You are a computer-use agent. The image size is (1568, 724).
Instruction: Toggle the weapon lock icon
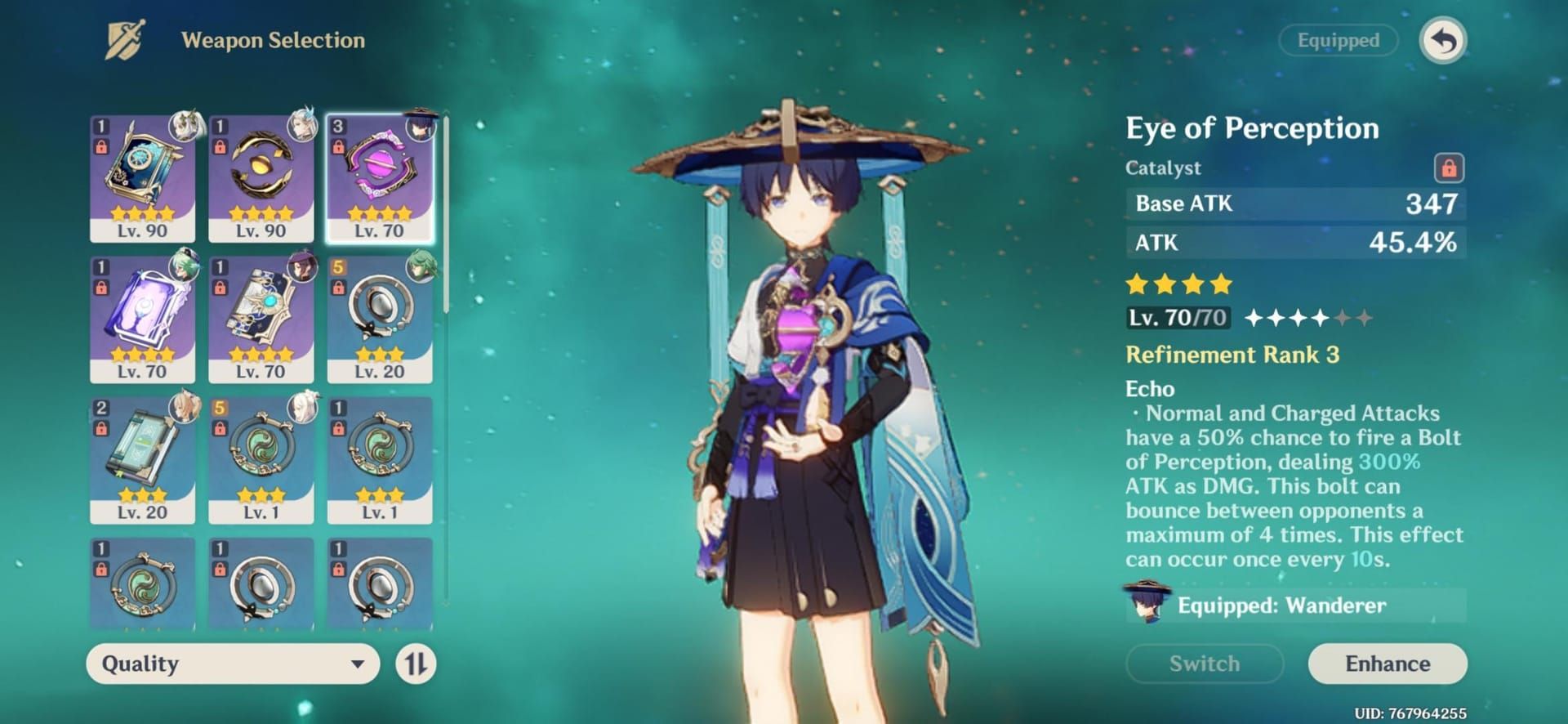coord(1449,168)
